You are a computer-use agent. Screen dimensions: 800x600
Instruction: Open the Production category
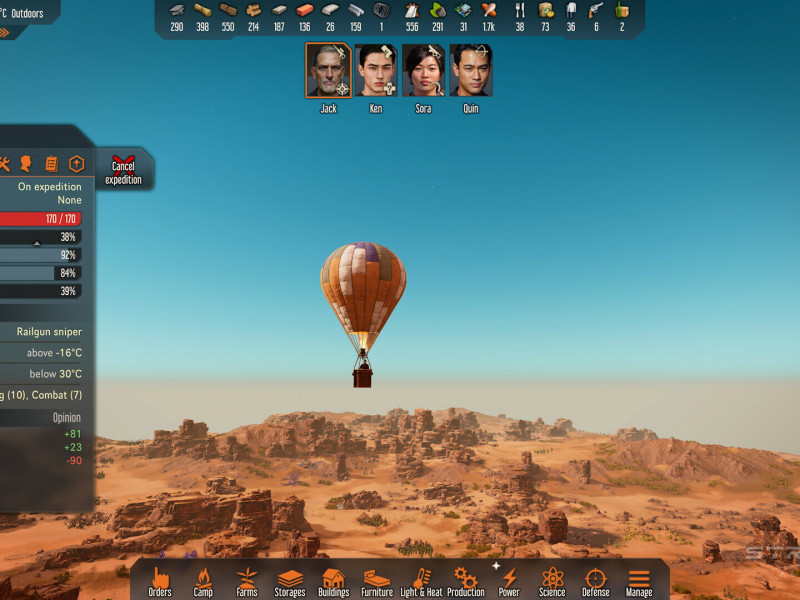click(x=465, y=580)
